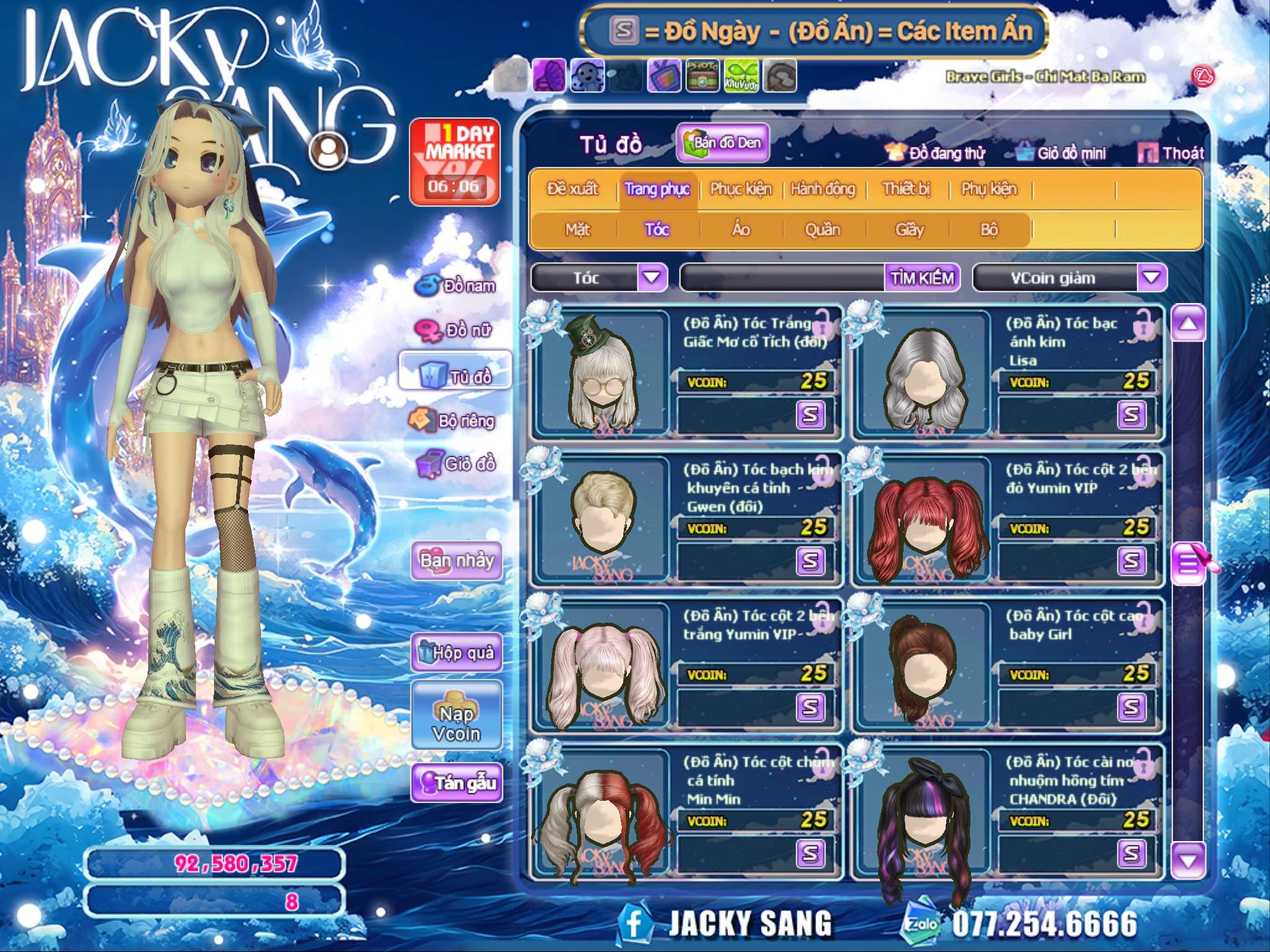This screenshot has height=952, width=1270.
Task: View Đồ đang thử items being tried
Action: (x=935, y=153)
